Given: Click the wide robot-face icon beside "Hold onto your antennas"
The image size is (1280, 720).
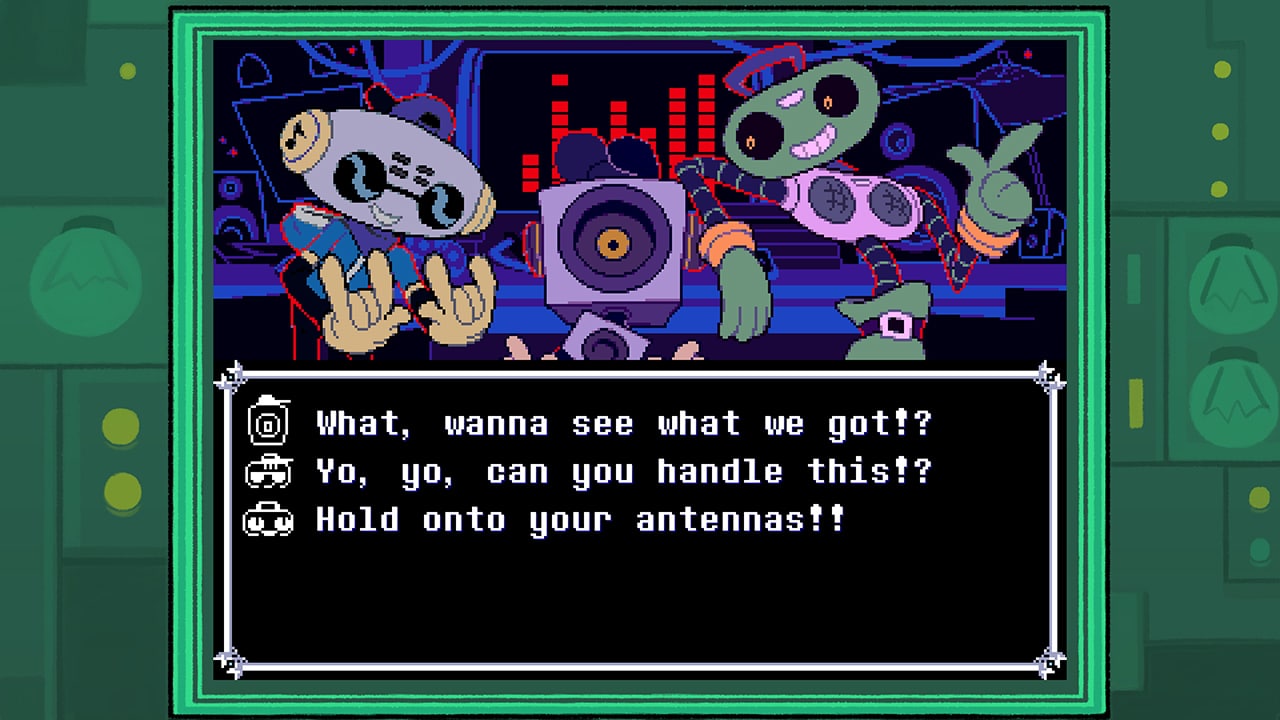Looking at the screenshot, I should pos(268,519).
